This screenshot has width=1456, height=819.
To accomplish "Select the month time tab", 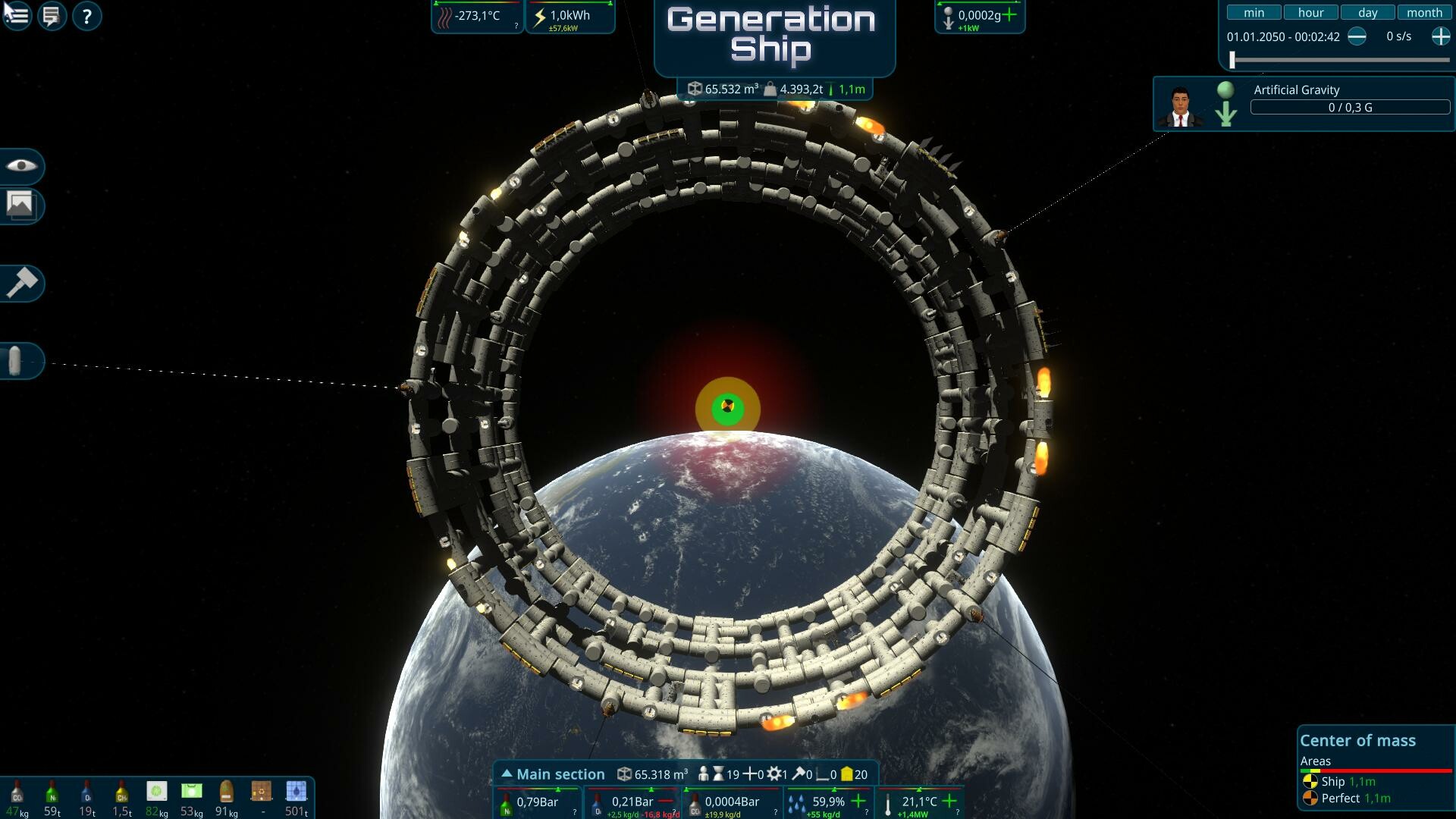I will pos(1425,12).
